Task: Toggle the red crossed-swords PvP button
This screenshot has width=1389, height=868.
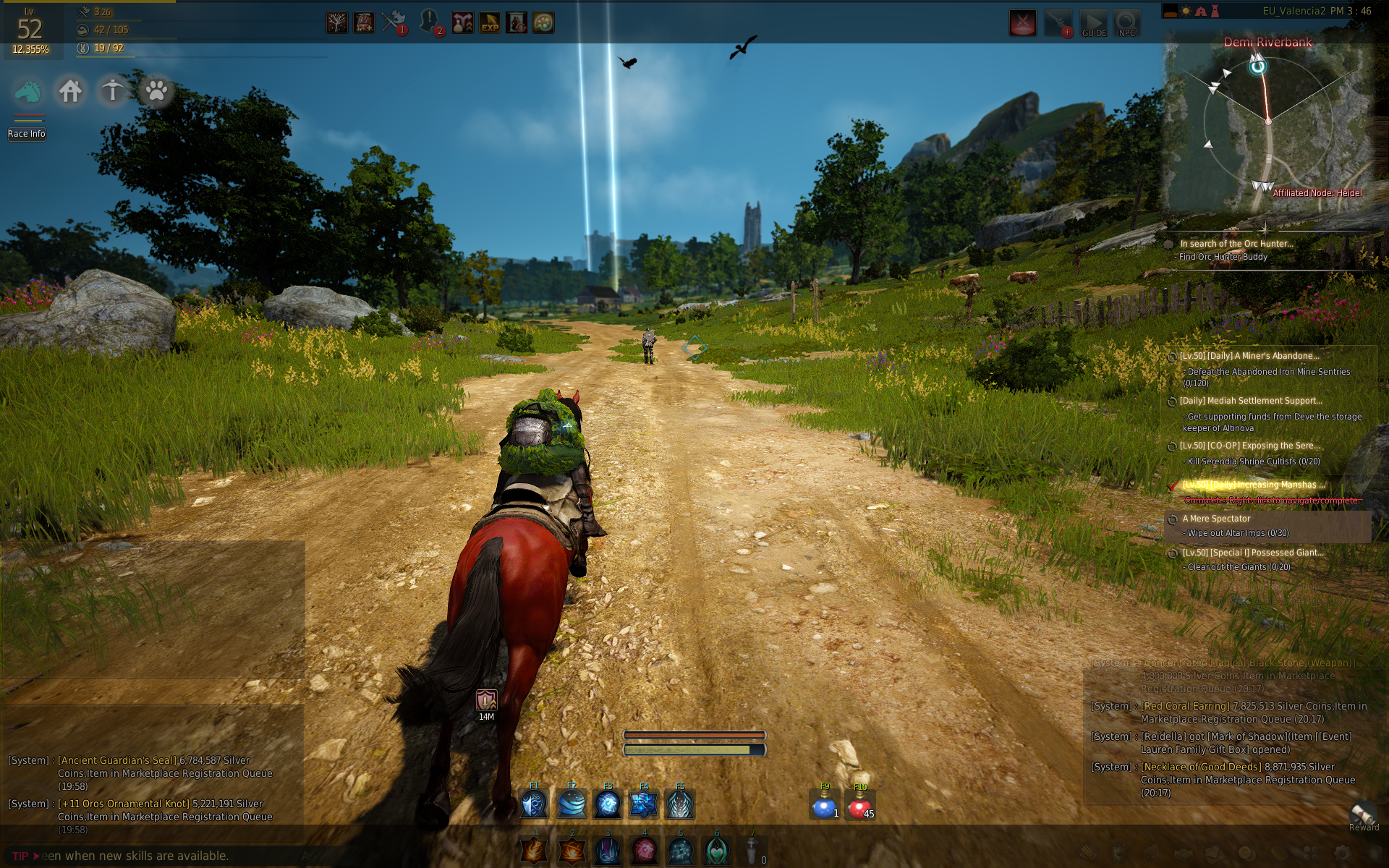Action: point(1022,23)
